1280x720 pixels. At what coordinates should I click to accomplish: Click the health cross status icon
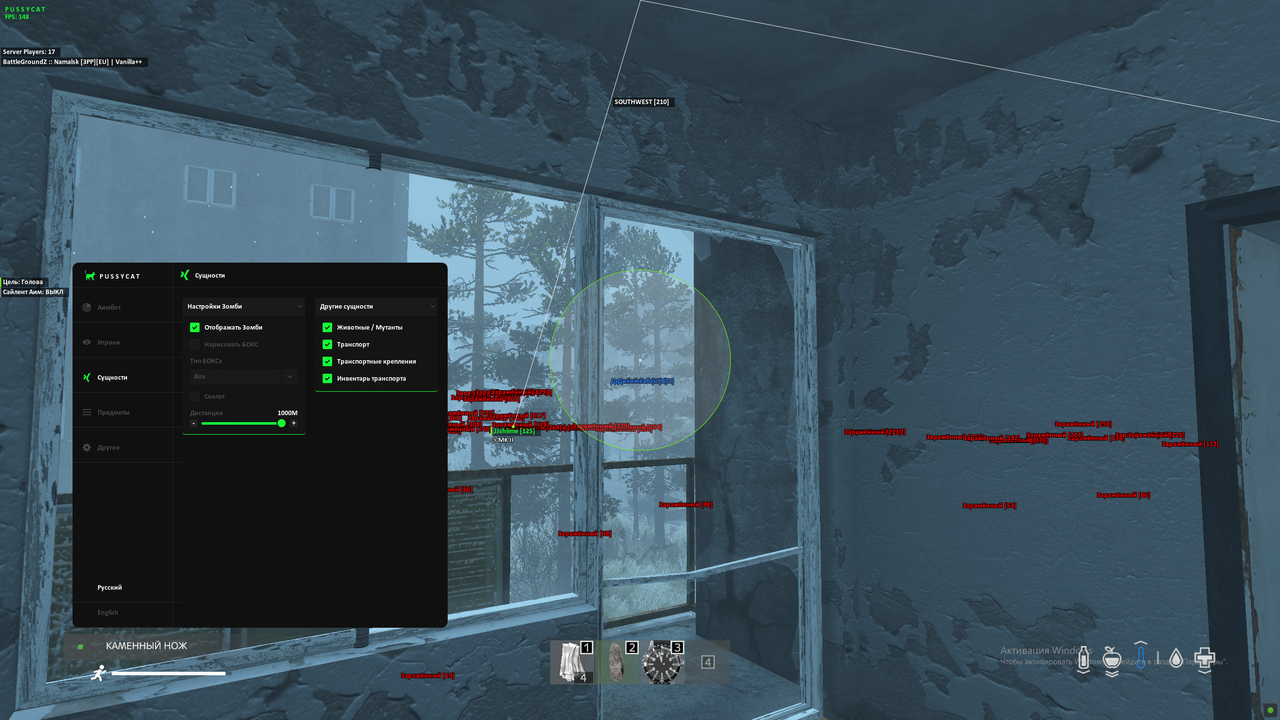pos(1204,658)
